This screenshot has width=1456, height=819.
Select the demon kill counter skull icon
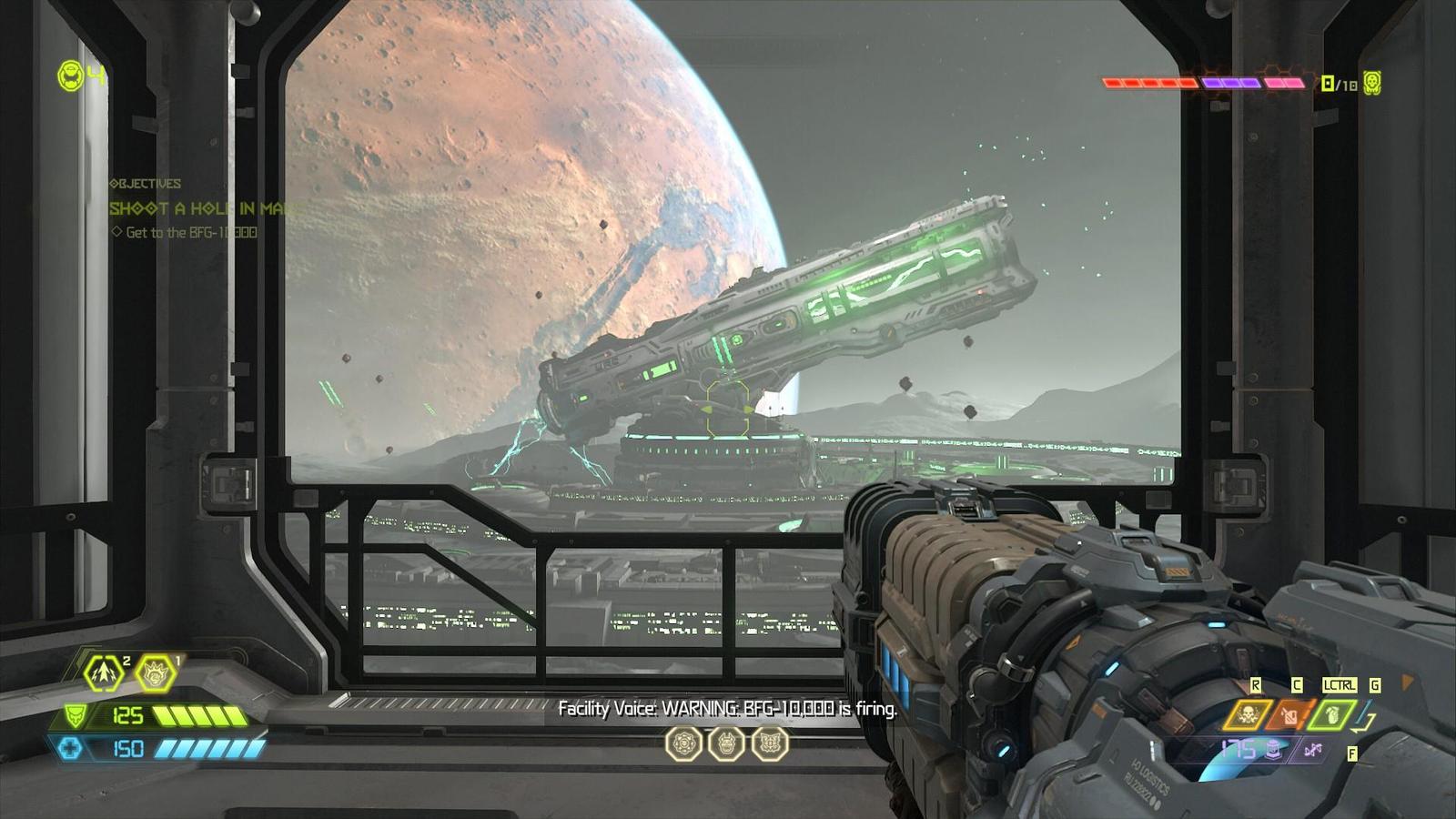pyautogui.click(x=1372, y=83)
